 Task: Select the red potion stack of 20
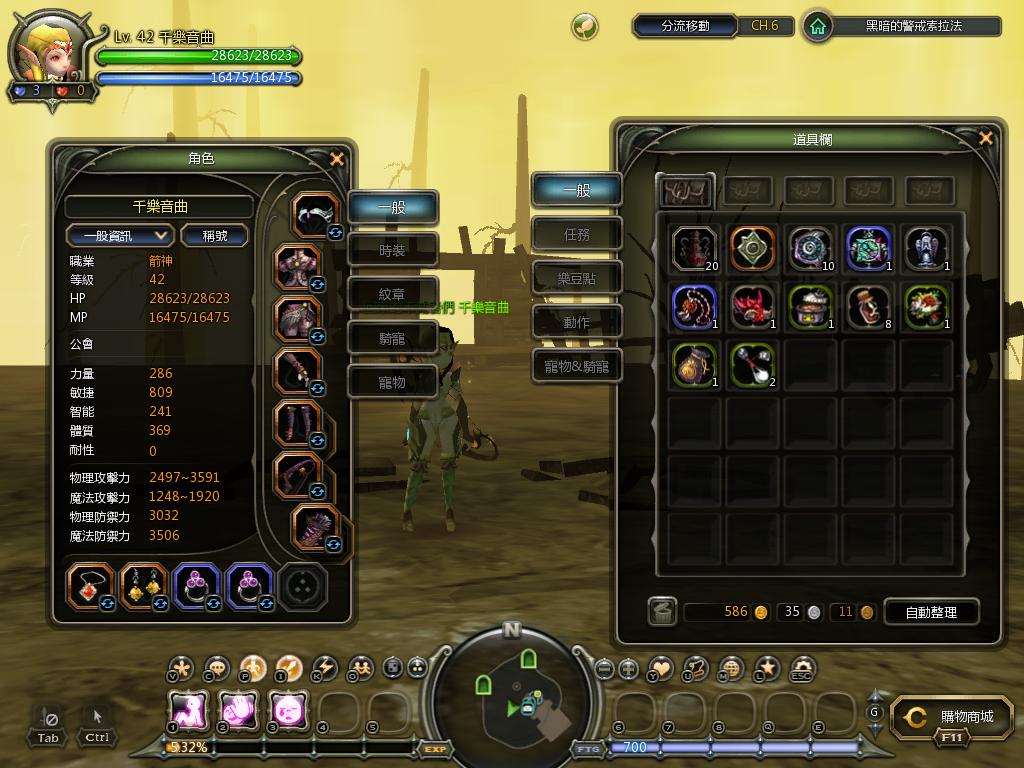(x=694, y=248)
